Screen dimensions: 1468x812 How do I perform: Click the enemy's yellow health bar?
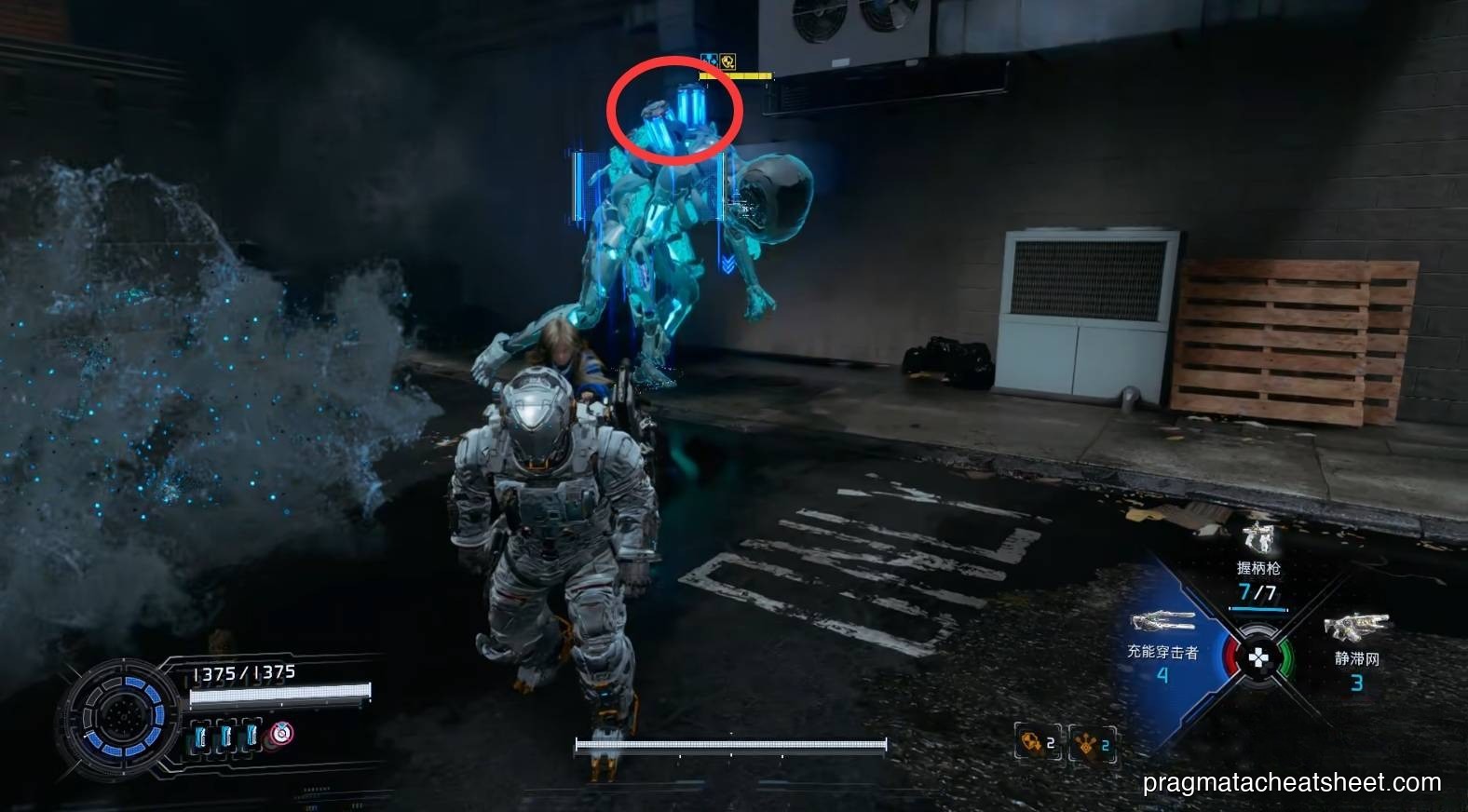(736, 75)
